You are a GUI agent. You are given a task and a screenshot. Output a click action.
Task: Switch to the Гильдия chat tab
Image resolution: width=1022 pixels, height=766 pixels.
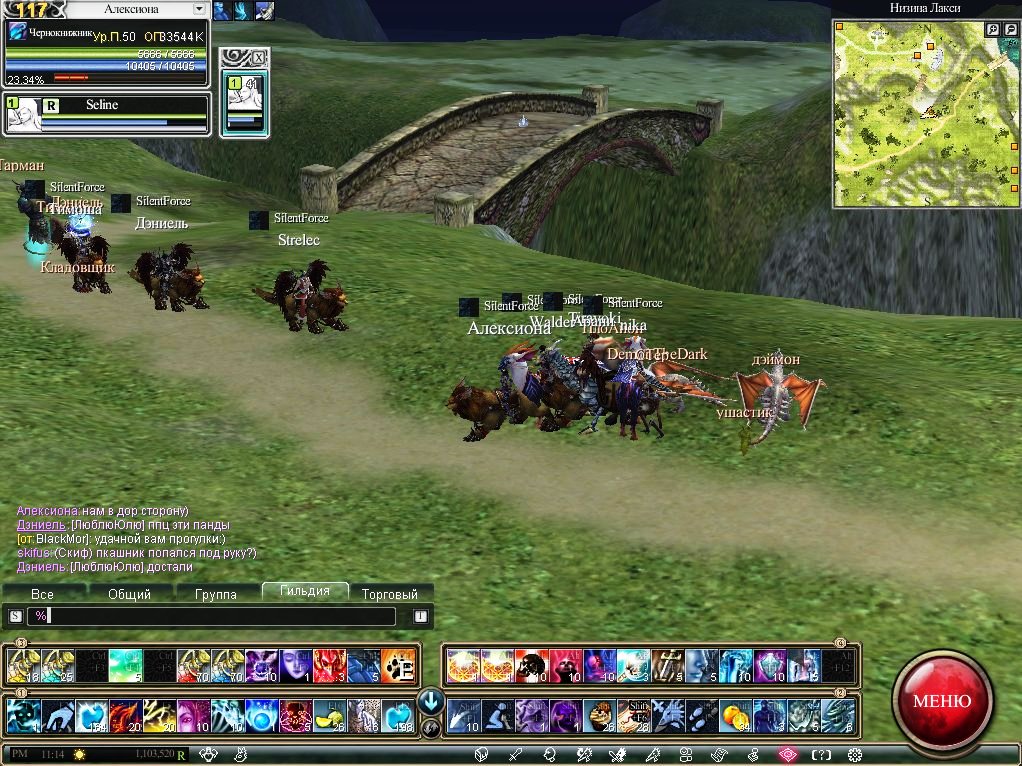pos(305,591)
